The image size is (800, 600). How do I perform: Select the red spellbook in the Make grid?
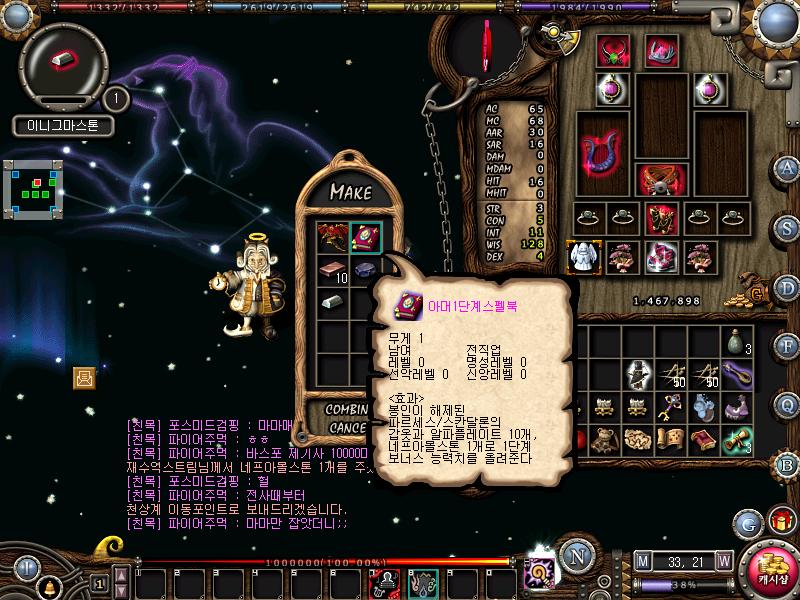[x=365, y=238]
